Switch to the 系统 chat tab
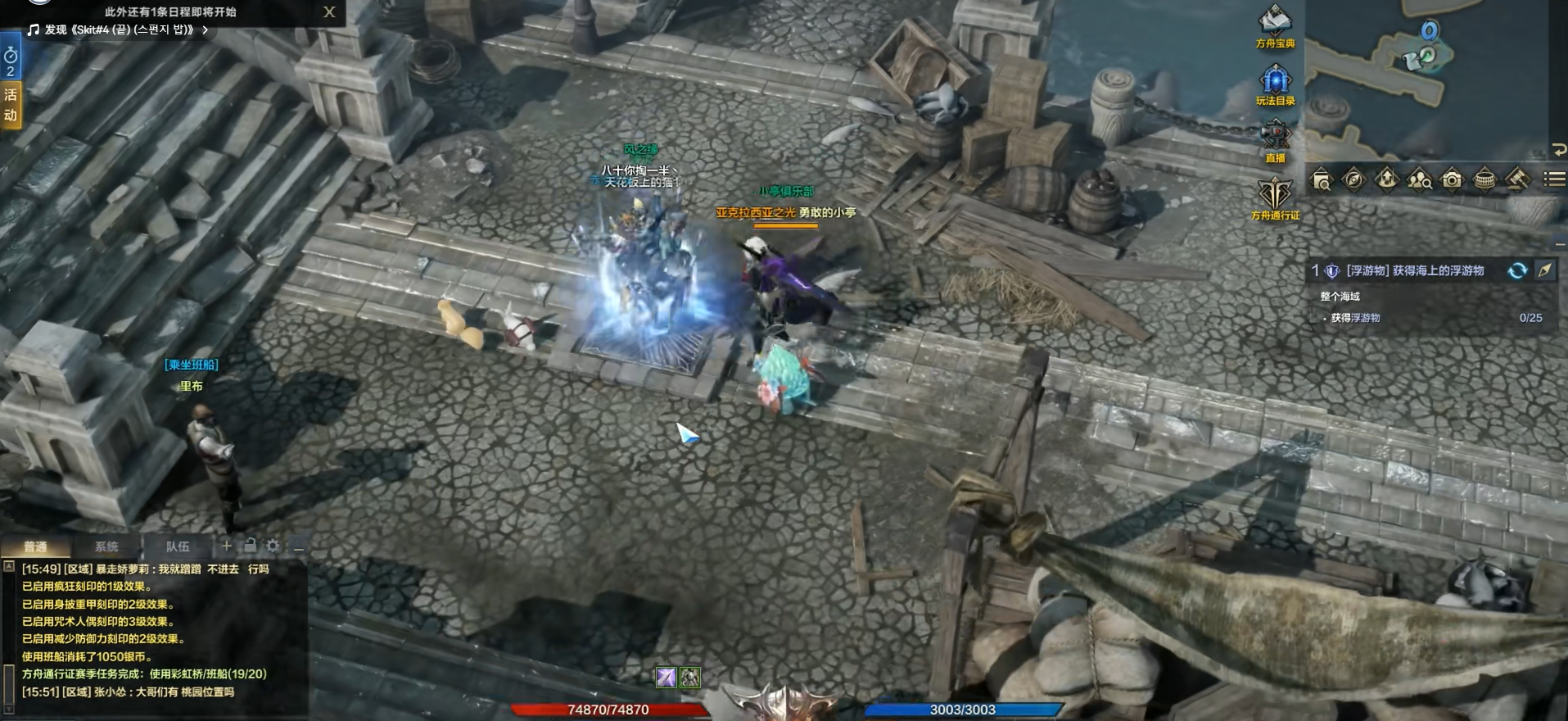 click(106, 546)
